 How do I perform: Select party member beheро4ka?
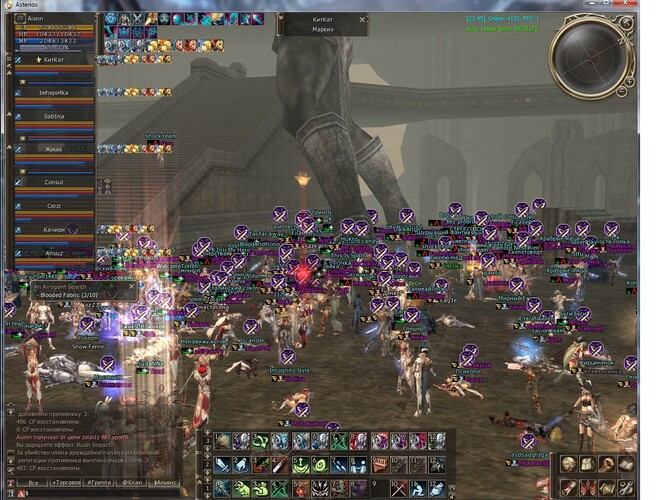[x=53, y=91]
